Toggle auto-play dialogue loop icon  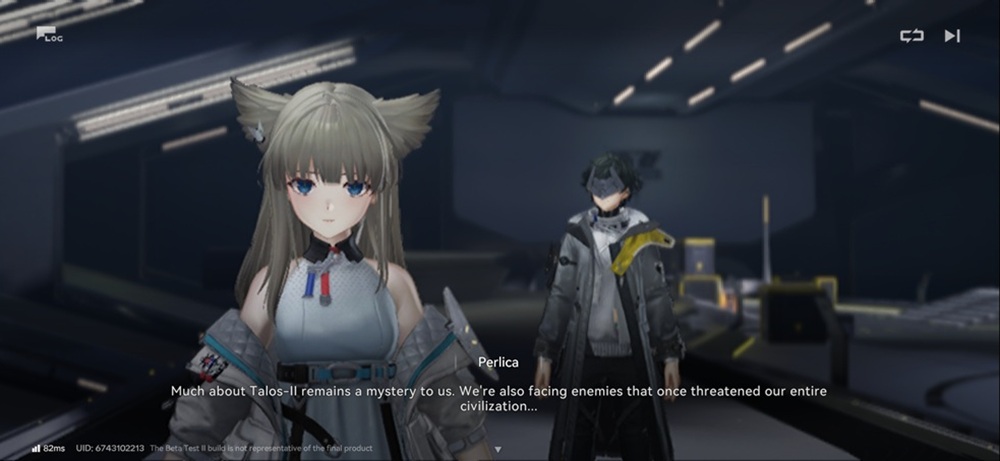[x=911, y=36]
